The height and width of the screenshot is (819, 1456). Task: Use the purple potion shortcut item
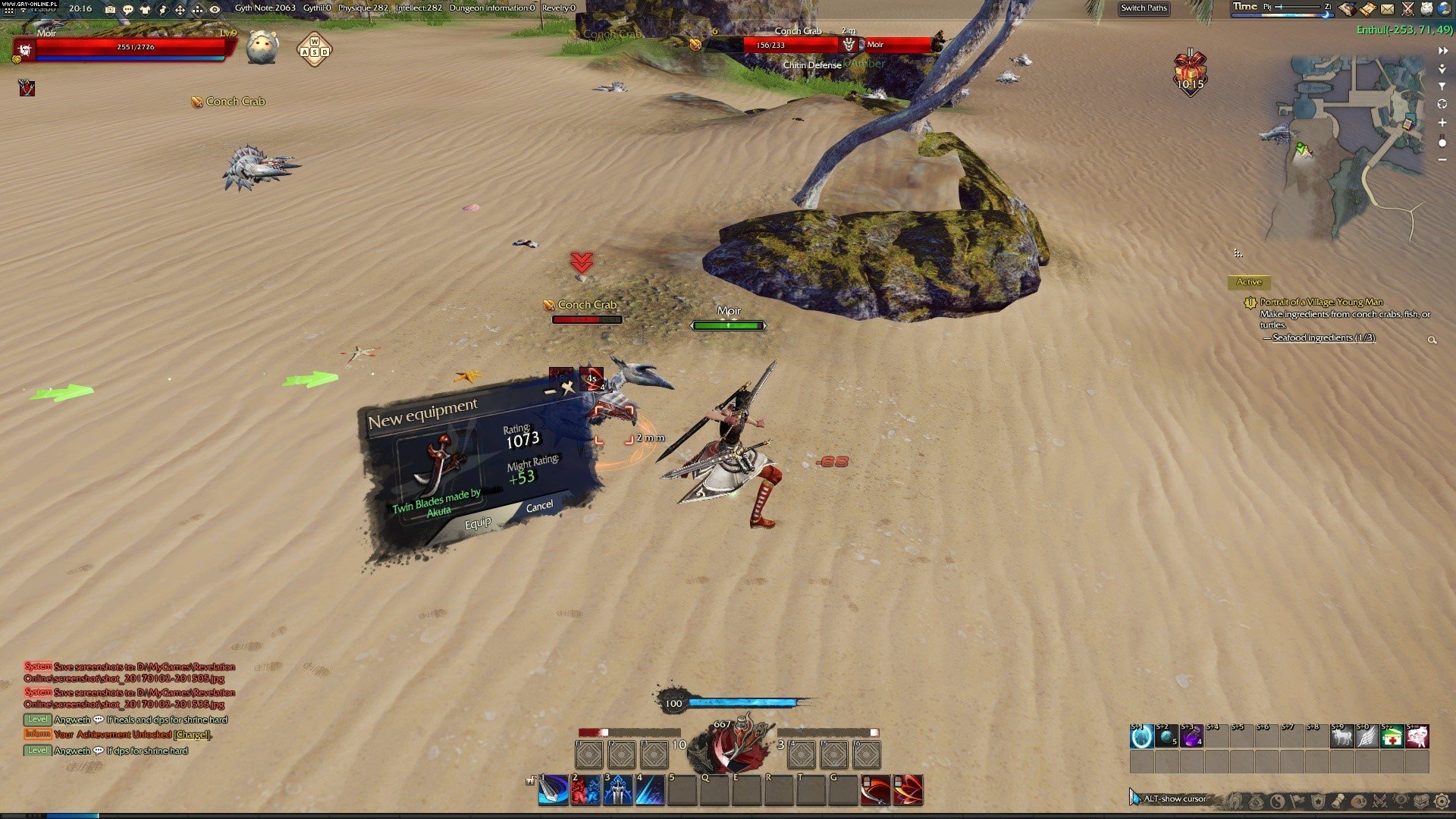coord(1191,736)
